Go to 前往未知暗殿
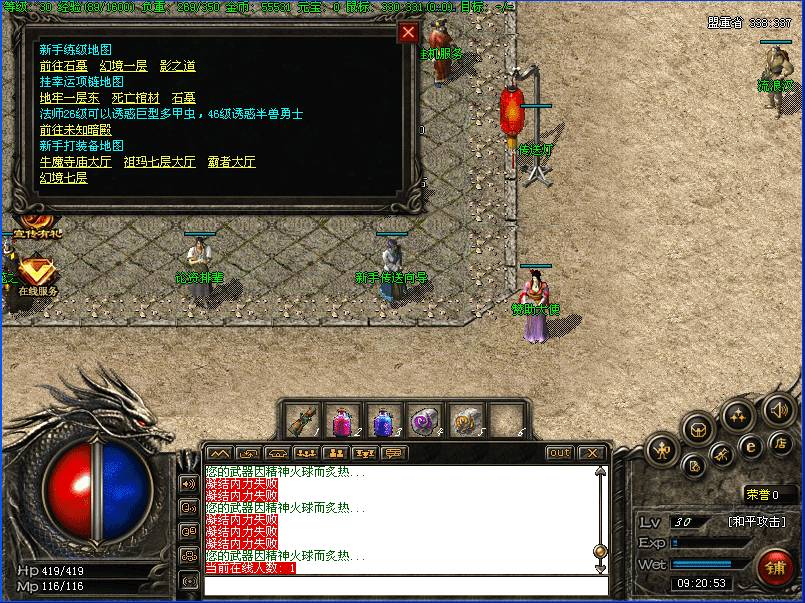The height and width of the screenshot is (603, 805). tap(75, 130)
